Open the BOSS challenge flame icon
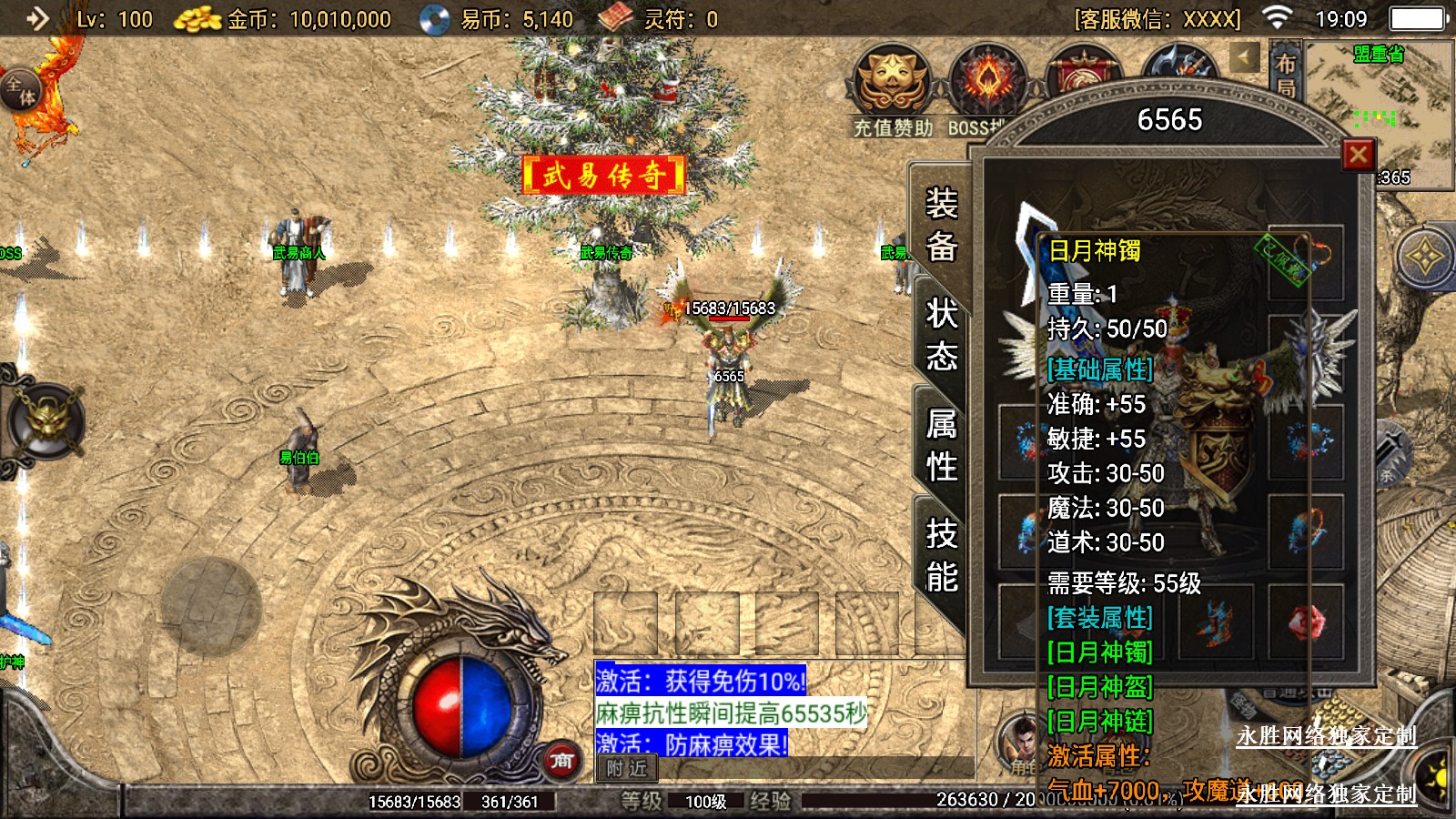Screen dimensions: 1456x819 986,80
